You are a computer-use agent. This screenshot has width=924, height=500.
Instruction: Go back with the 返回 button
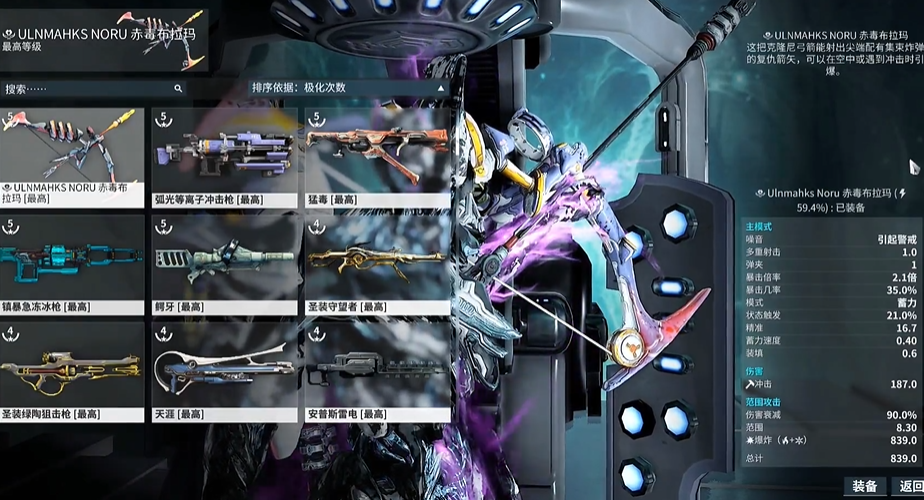910,486
